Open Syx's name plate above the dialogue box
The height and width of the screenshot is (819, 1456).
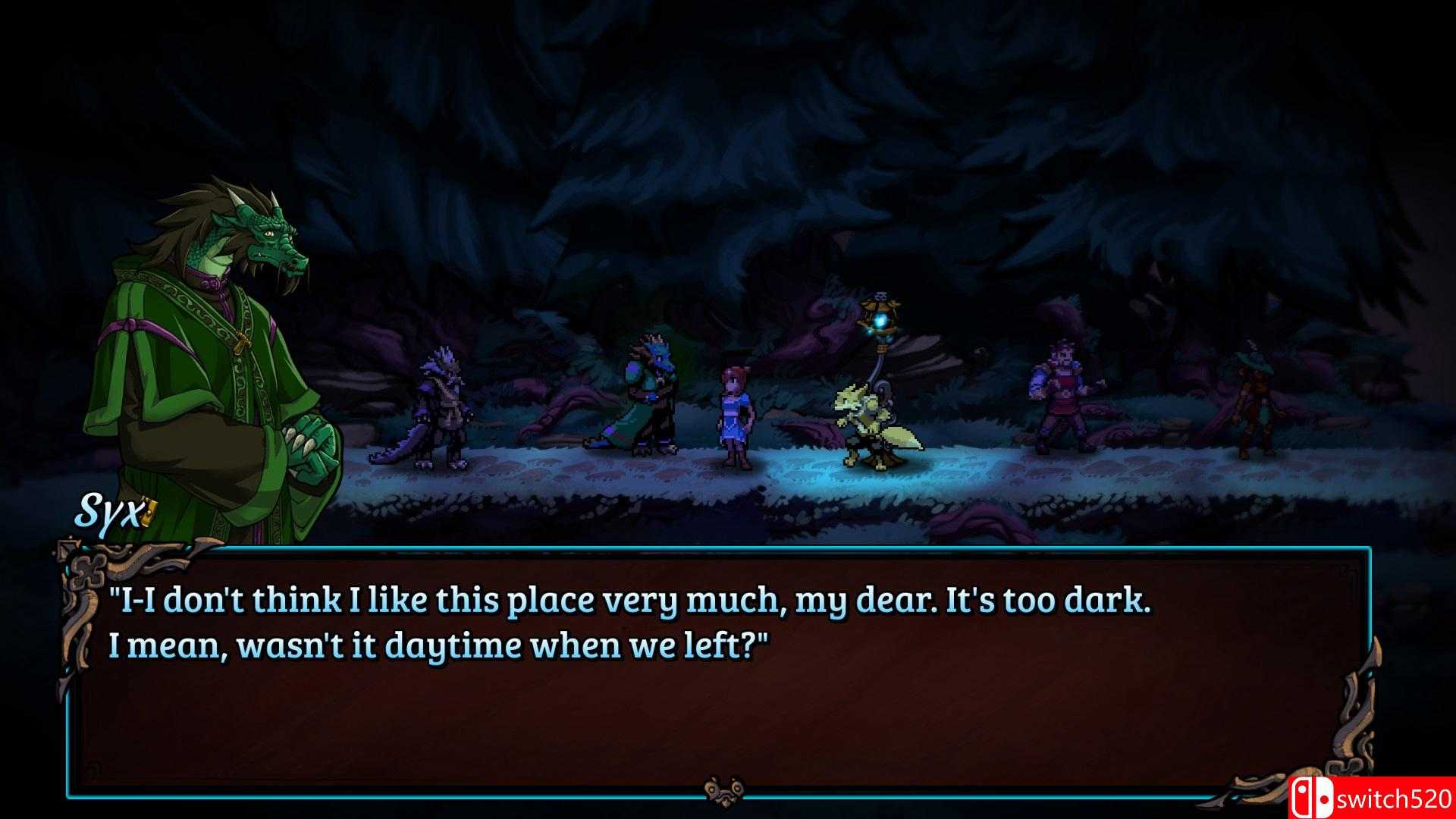(x=106, y=513)
